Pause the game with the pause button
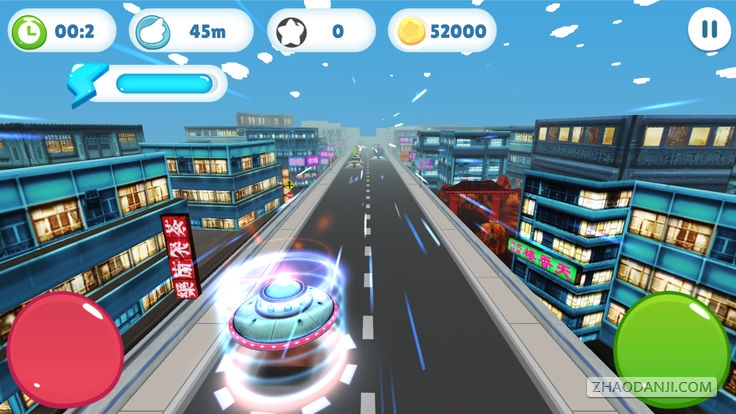Screen dimensions: 736x414 coord(709,29)
